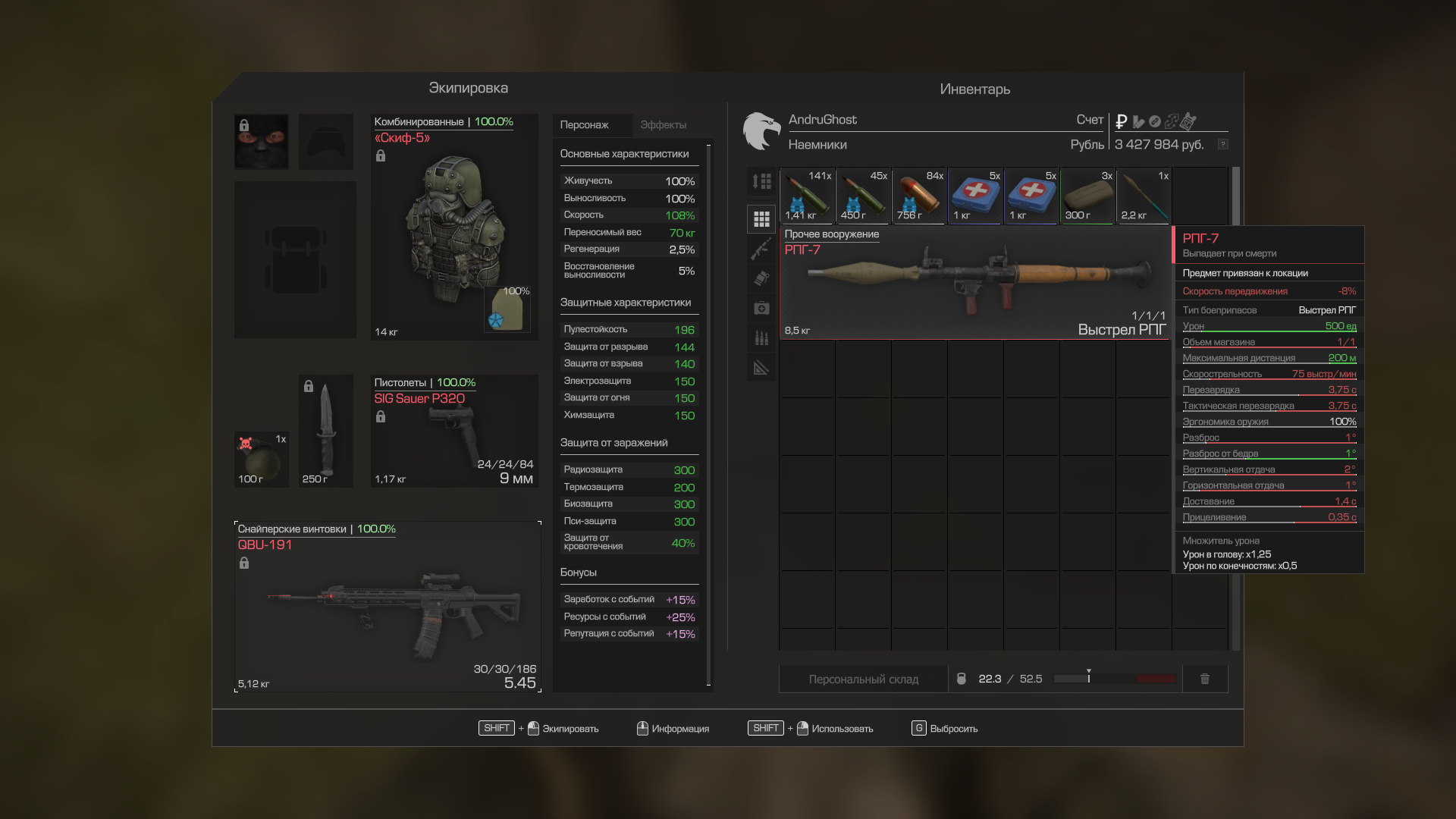
Task: Select the 141x rifle ammo stack
Action: [x=807, y=196]
